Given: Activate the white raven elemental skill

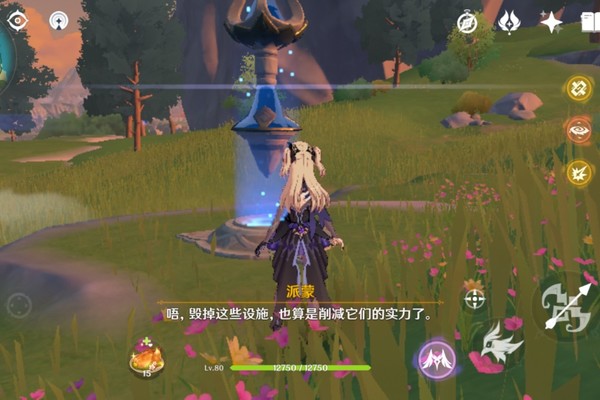Looking at the screenshot, I should point(501,345).
